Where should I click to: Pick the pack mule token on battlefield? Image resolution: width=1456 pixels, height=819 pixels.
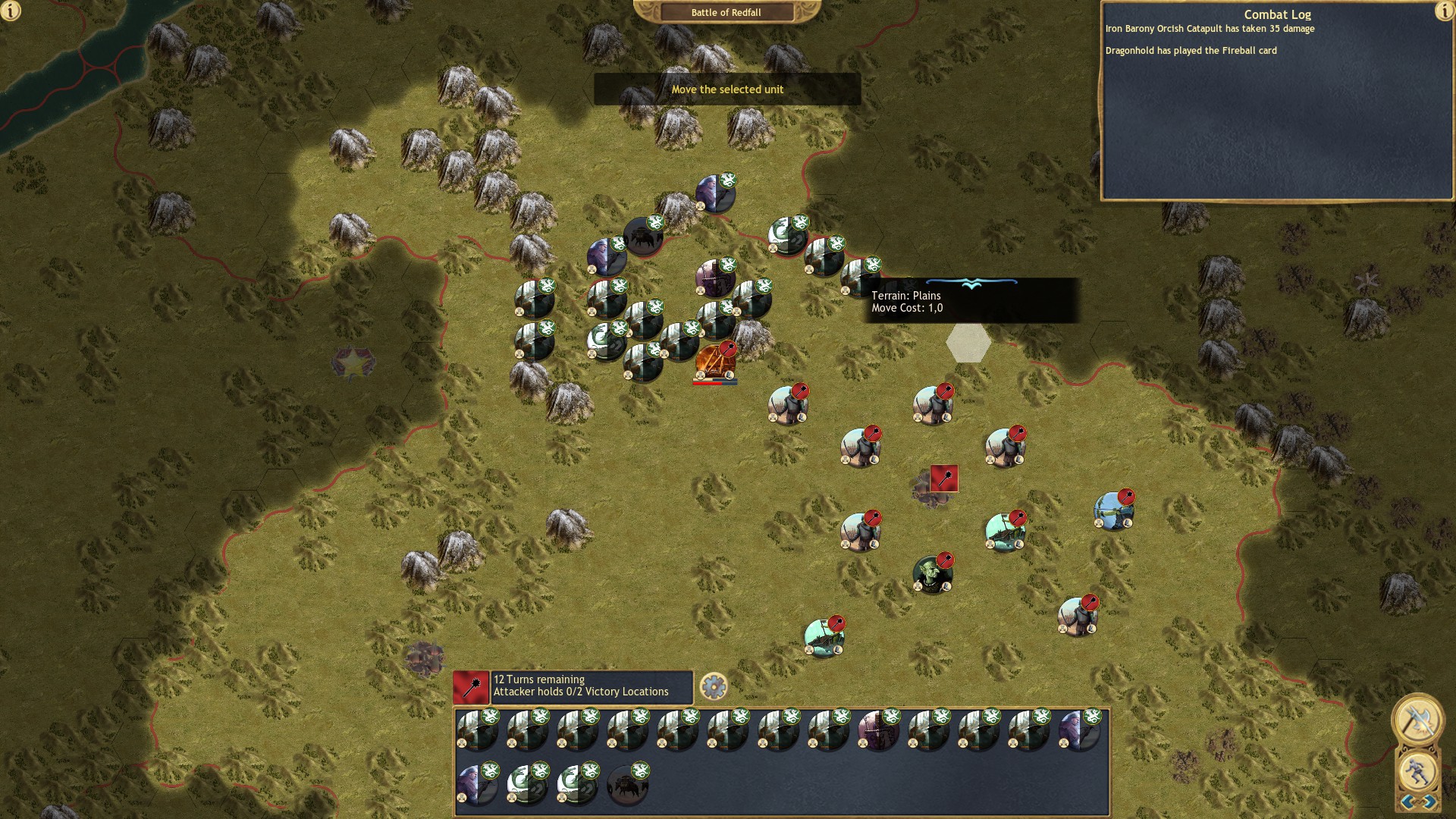pyautogui.click(x=643, y=237)
